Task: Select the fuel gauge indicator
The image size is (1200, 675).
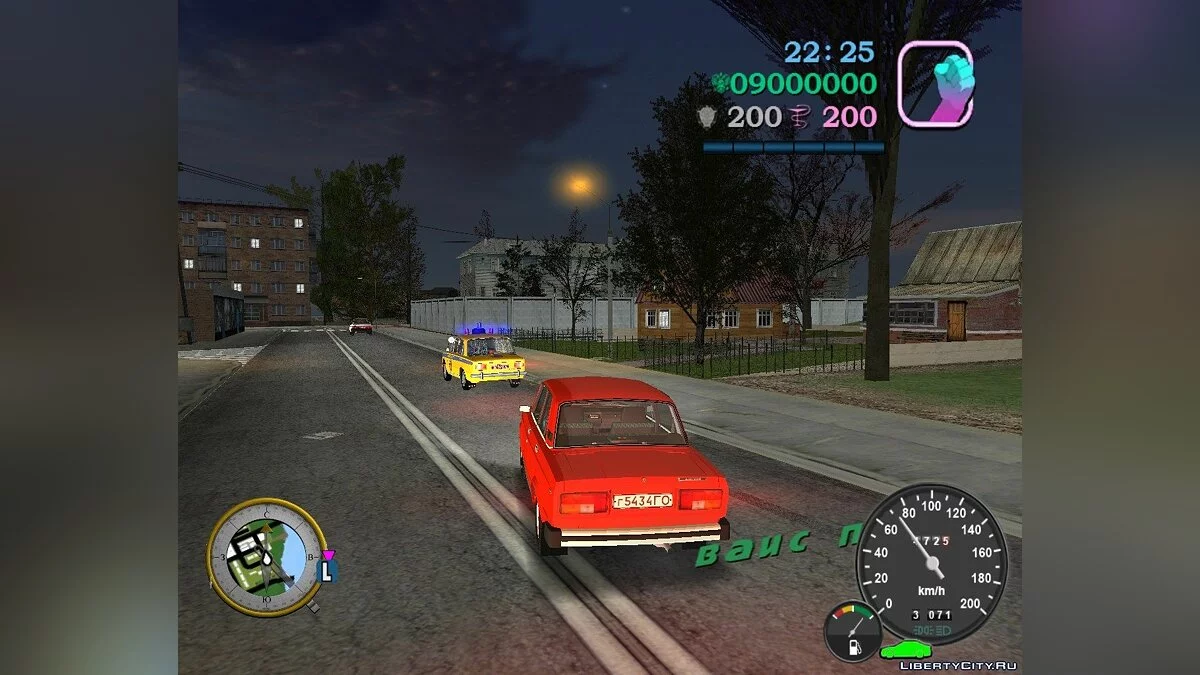Action: click(x=853, y=632)
